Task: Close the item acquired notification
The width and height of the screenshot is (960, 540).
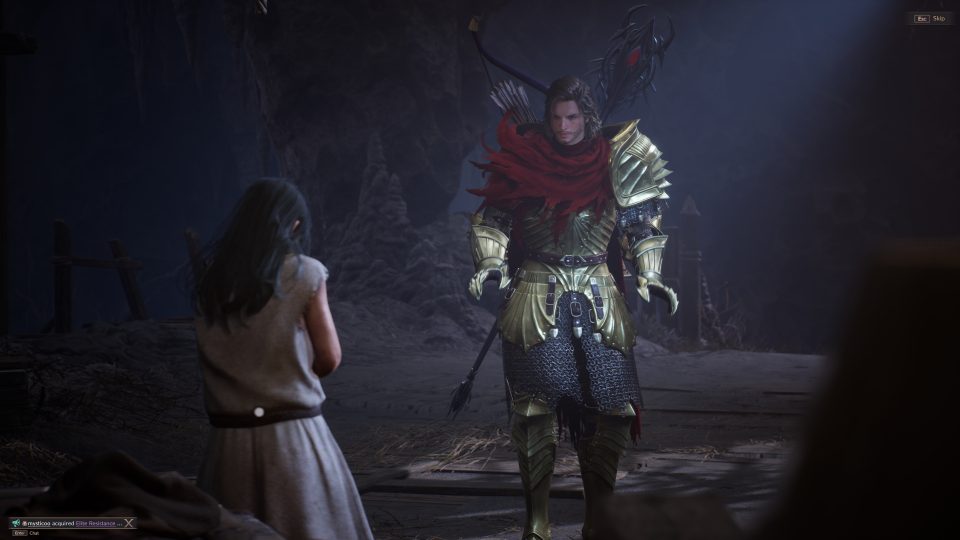Action: click(129, 523)
